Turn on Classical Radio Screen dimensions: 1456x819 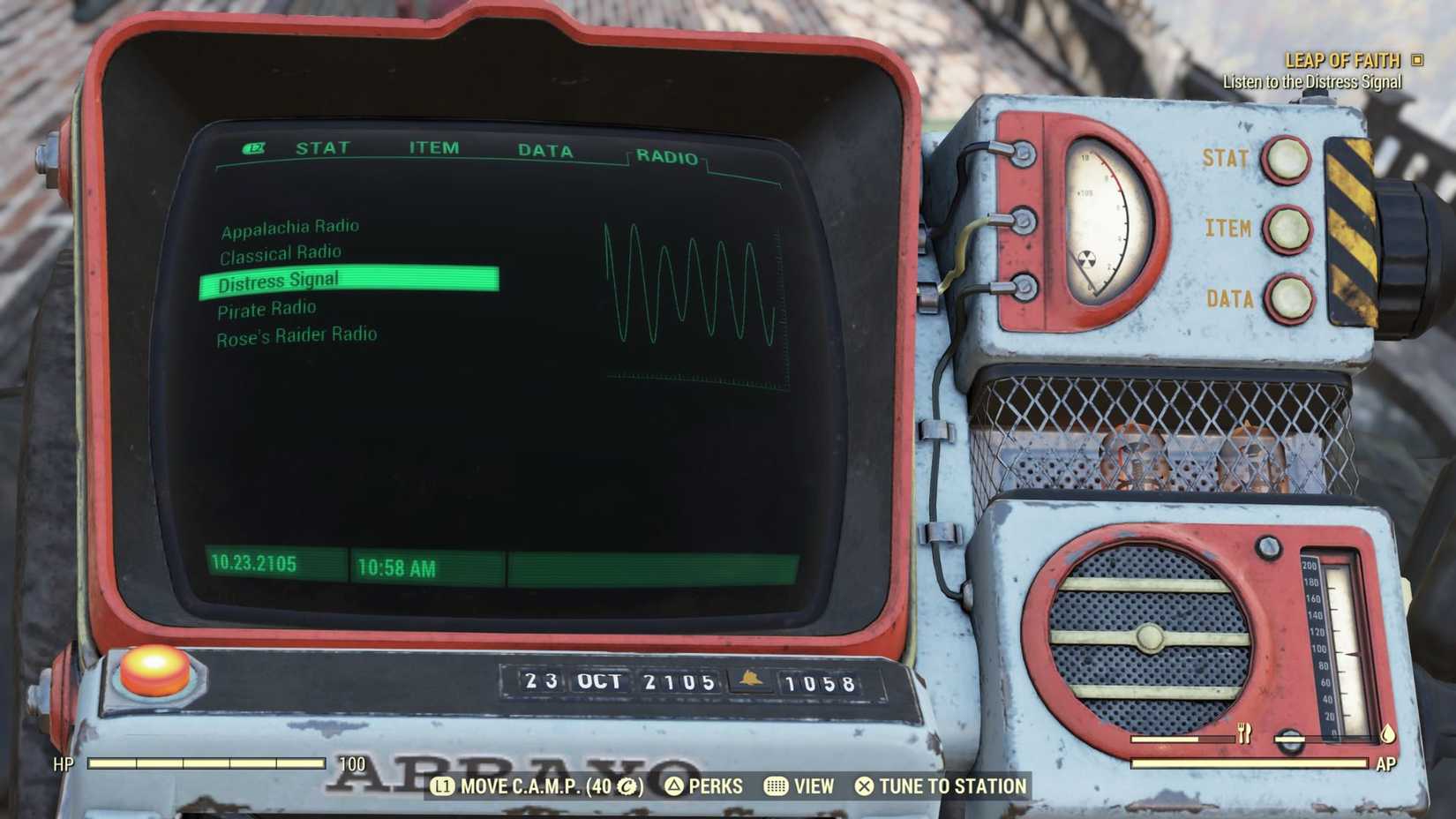(280, 252)
